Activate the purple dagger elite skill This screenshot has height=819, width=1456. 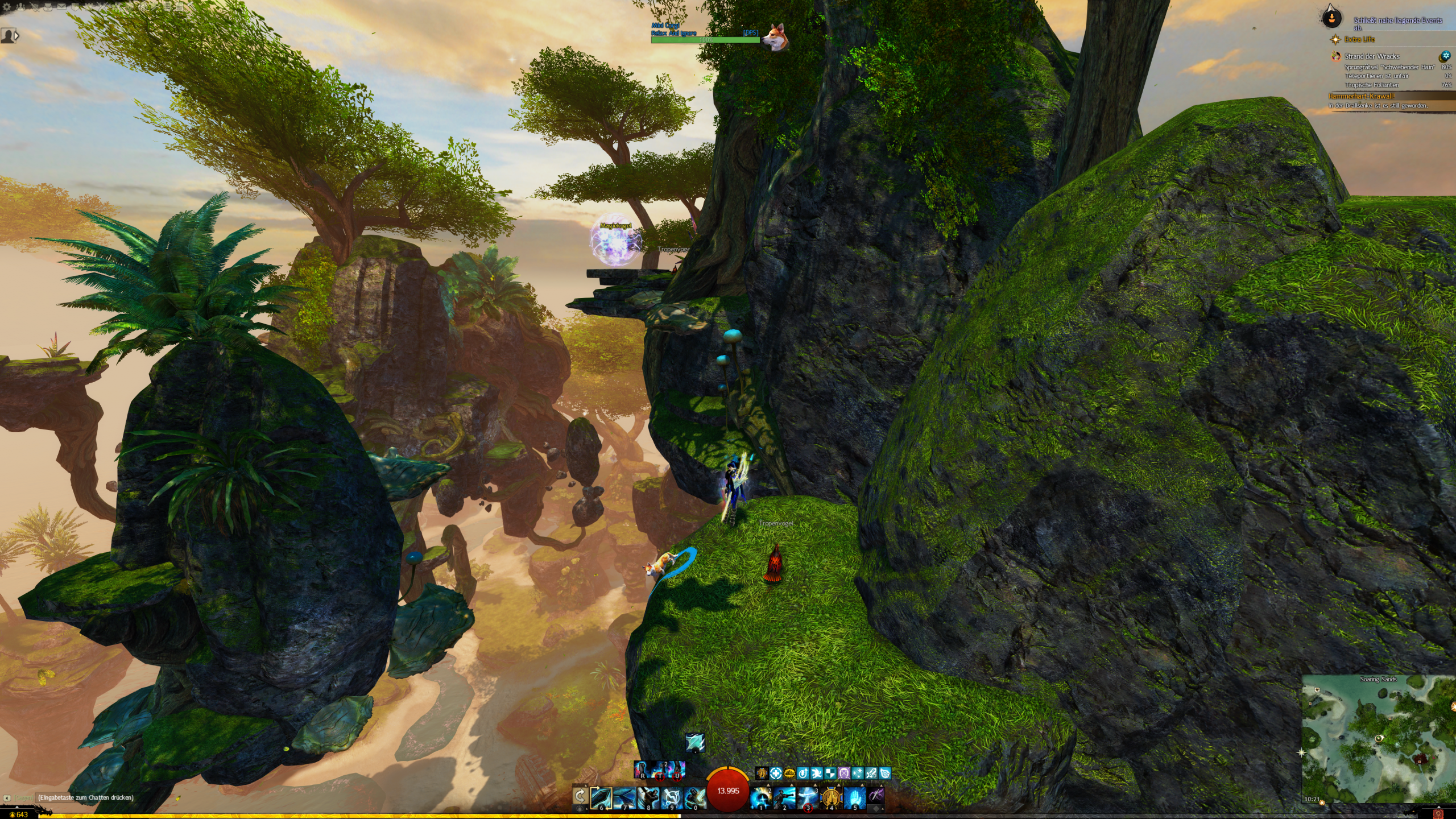click(x=876, y=798)
